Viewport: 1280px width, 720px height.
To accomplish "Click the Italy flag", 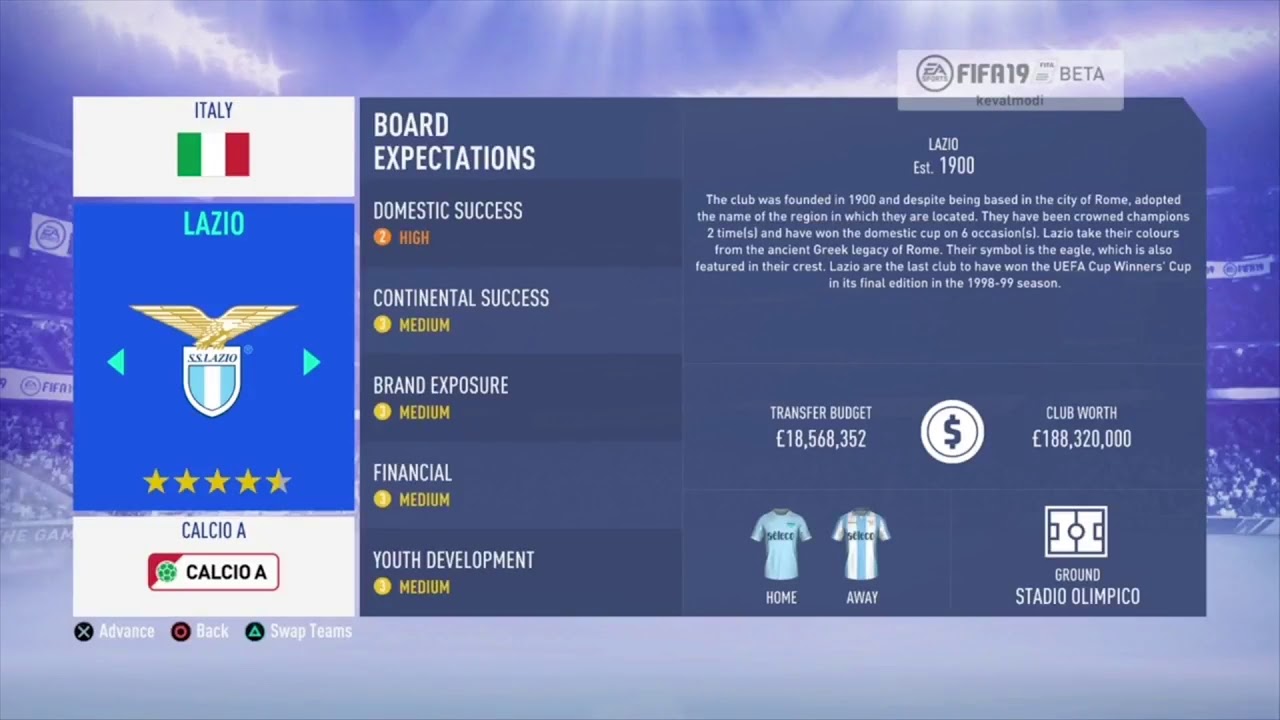I will [x=212, y=154].
